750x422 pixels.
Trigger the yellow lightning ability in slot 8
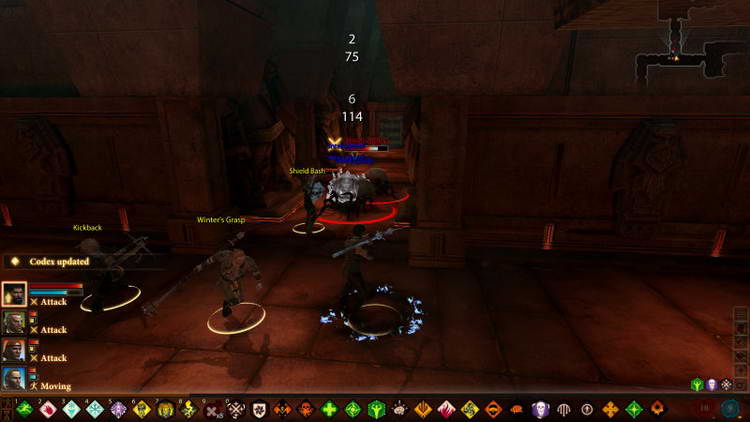(x=189, y=409)
